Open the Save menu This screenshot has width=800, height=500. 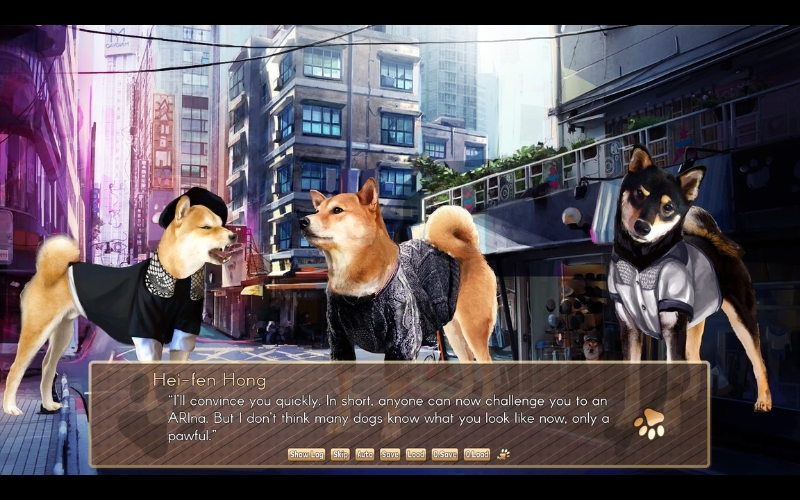390,454
